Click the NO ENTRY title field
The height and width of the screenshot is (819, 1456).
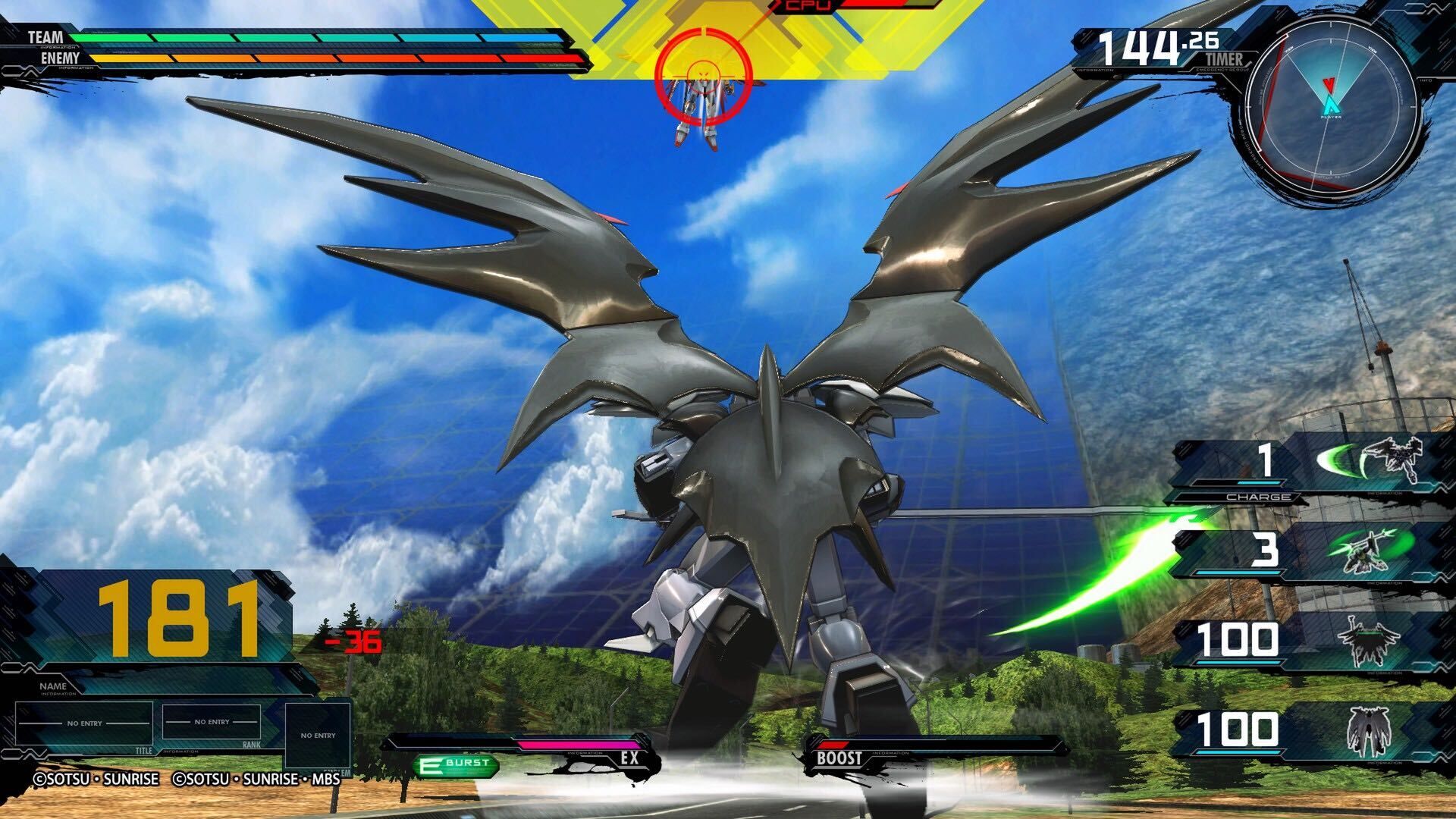click(x=86, y=723)
